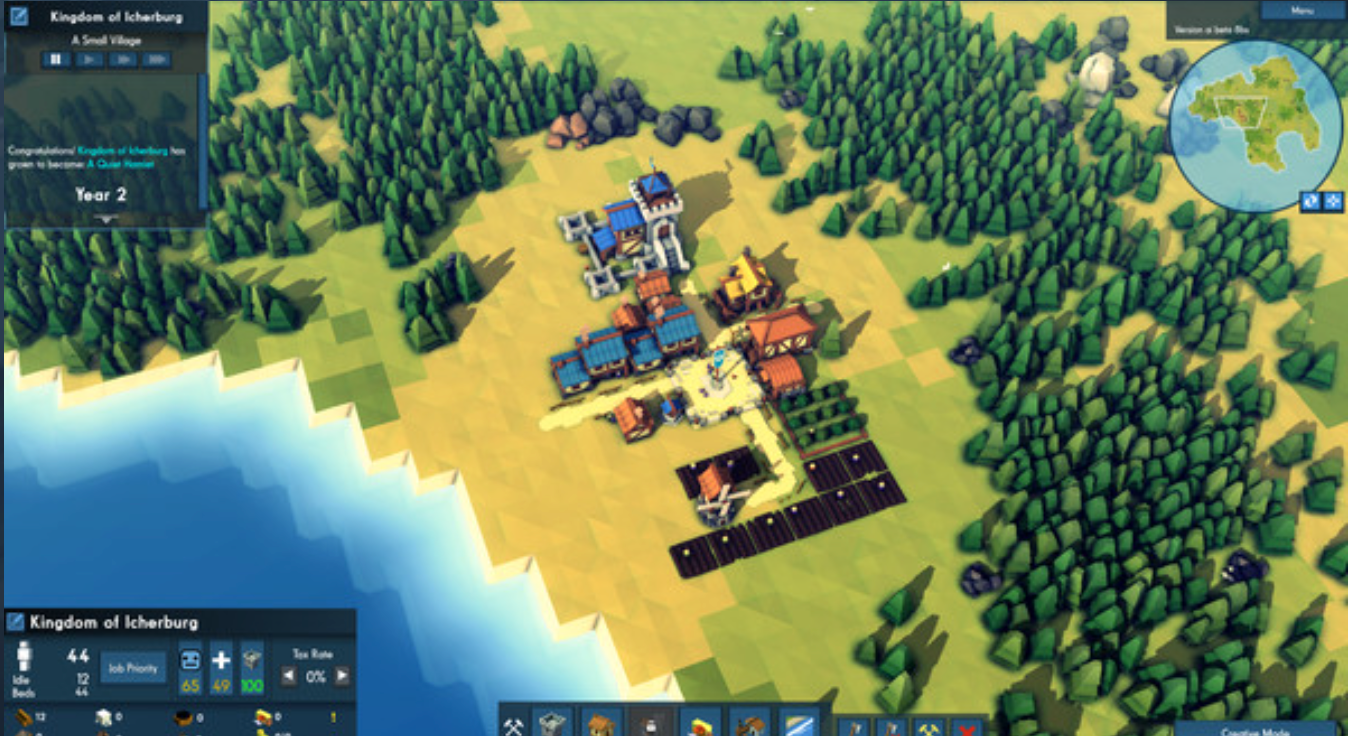Choose the fastest triple-arrow game speed
Viewport: 1348px width, 736px height.
tap(156, 60)
